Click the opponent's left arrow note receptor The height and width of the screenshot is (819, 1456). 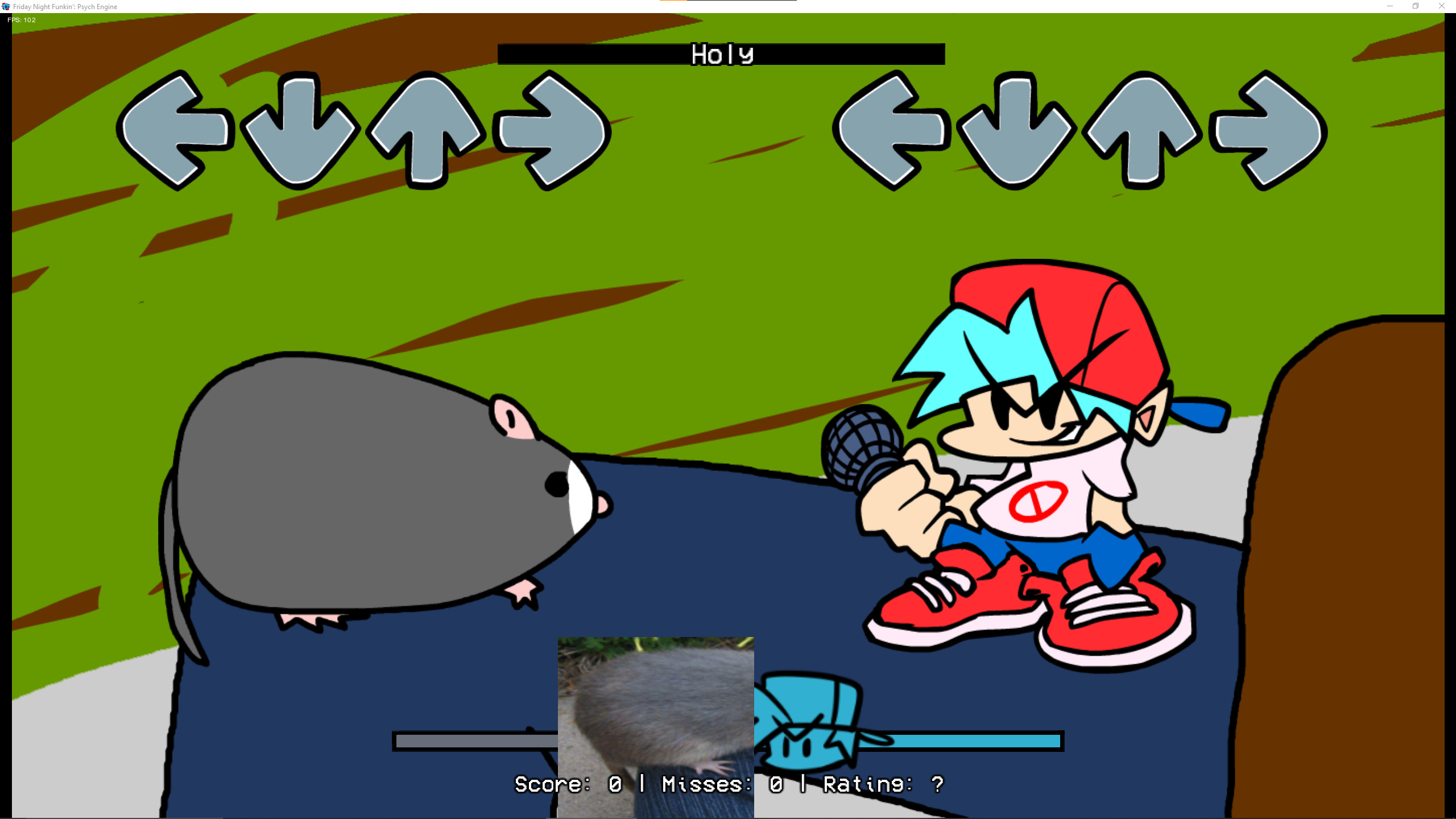(x=176, y=131)
